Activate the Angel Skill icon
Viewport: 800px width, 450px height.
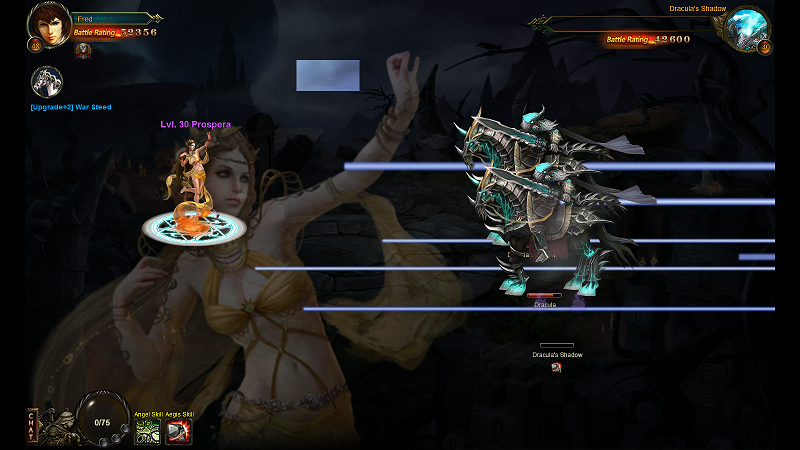148,431
